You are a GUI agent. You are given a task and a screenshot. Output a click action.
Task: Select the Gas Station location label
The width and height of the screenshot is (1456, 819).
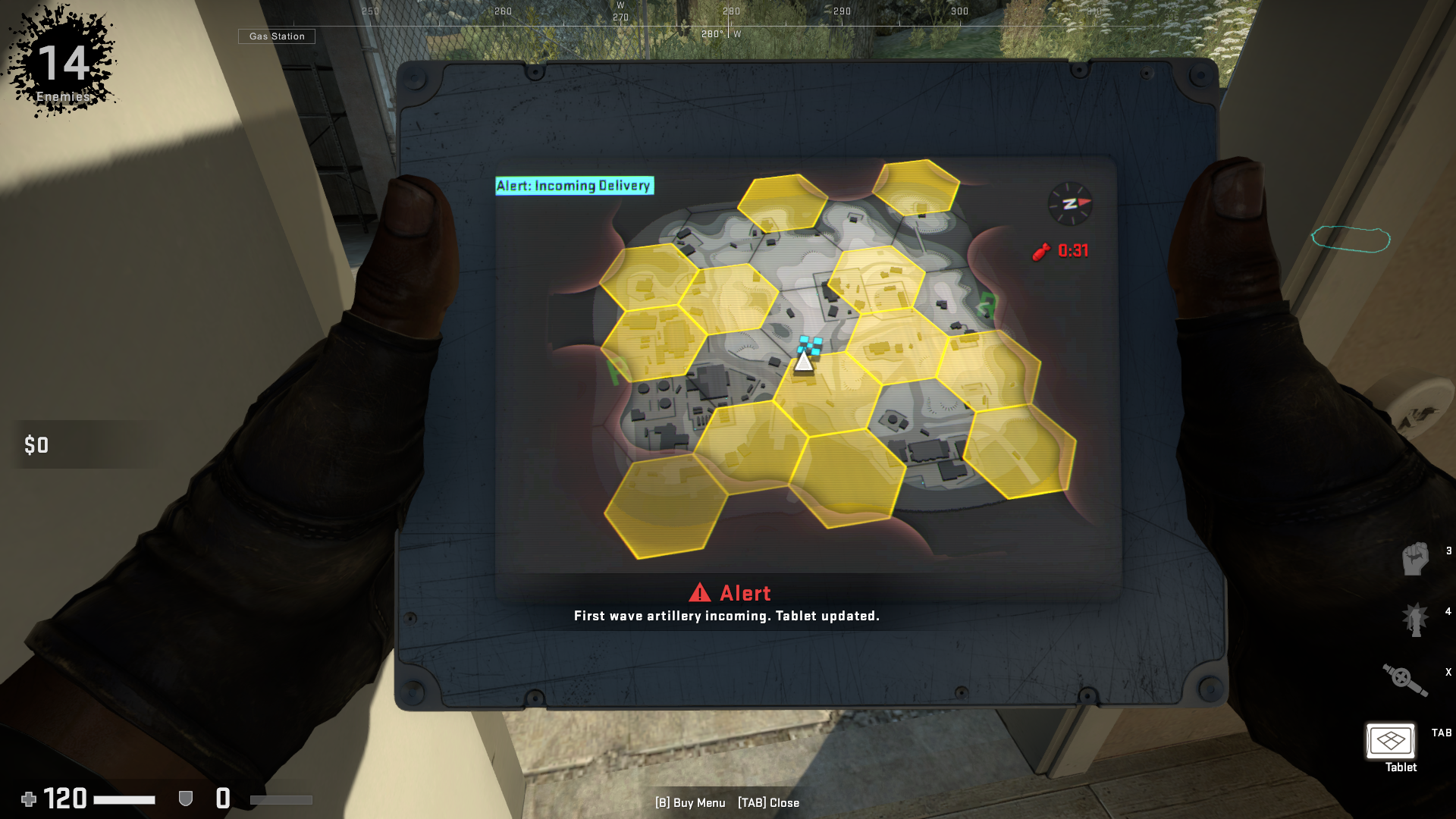pyautogui.click(x=276, y=36)
